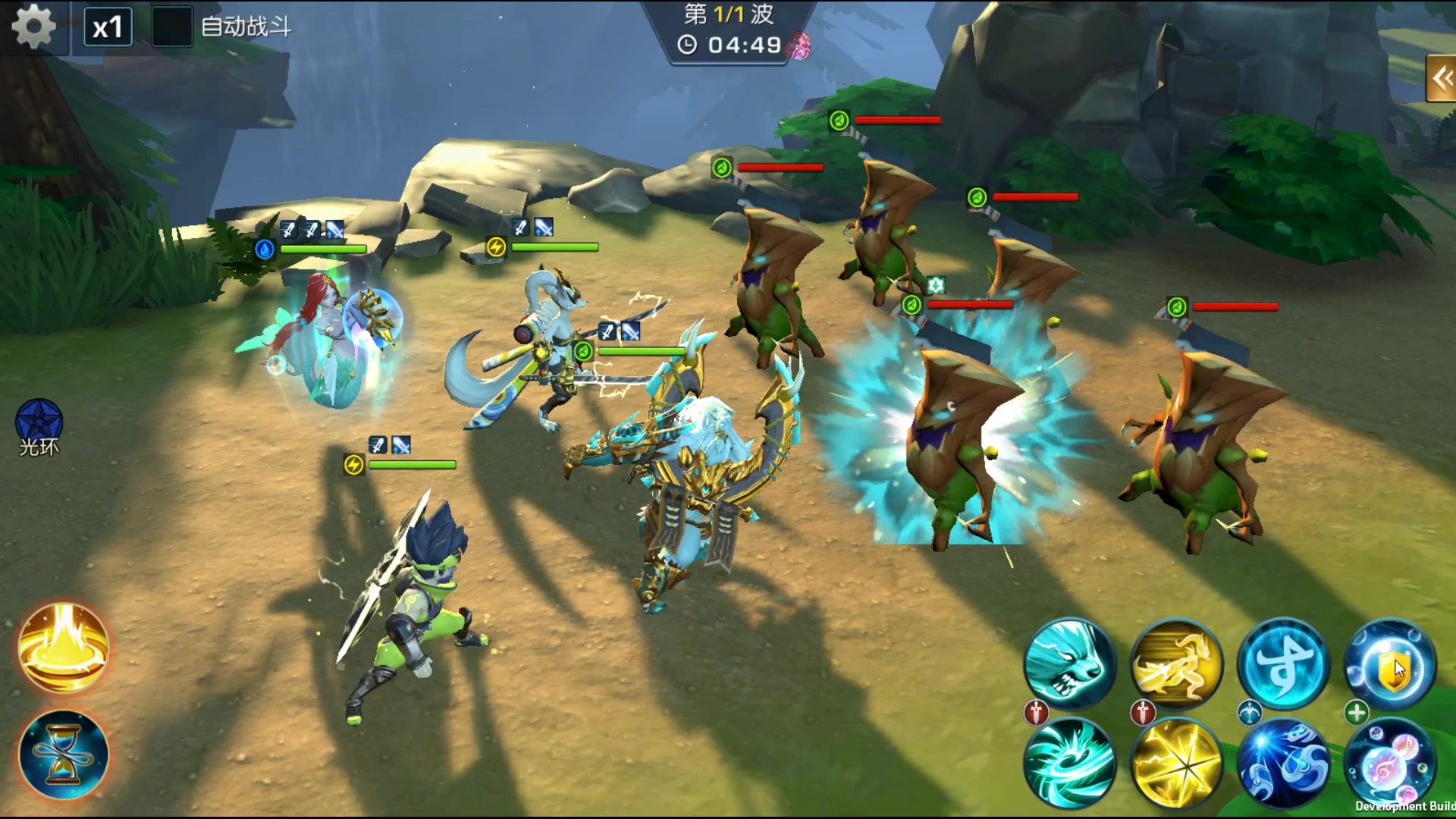Viewport: 1456px width, 819px height.
Task: Activate the blue swirling cloud skill
Action: click(x=1284, y=763)
